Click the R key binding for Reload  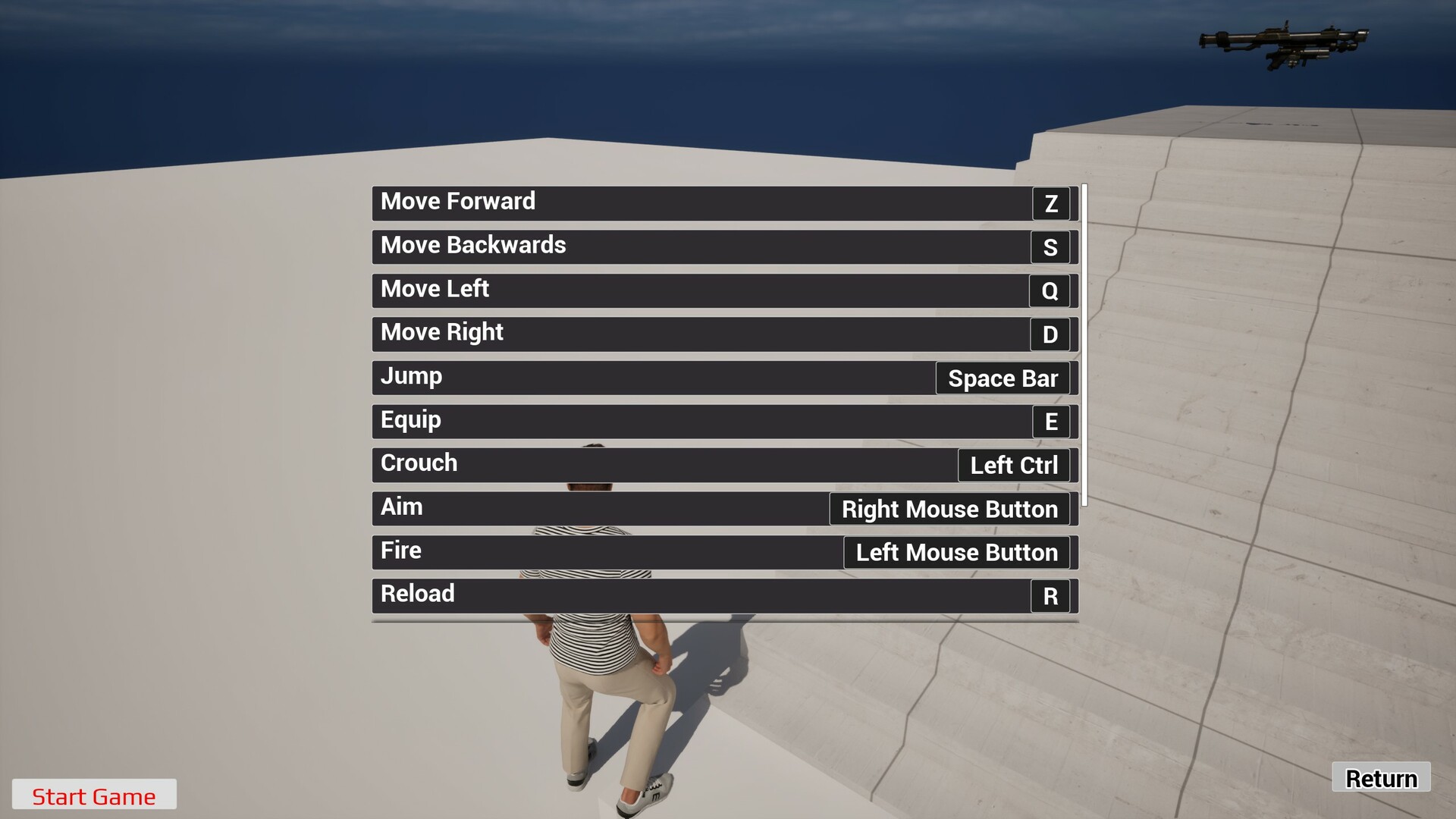click(1050, 596)
